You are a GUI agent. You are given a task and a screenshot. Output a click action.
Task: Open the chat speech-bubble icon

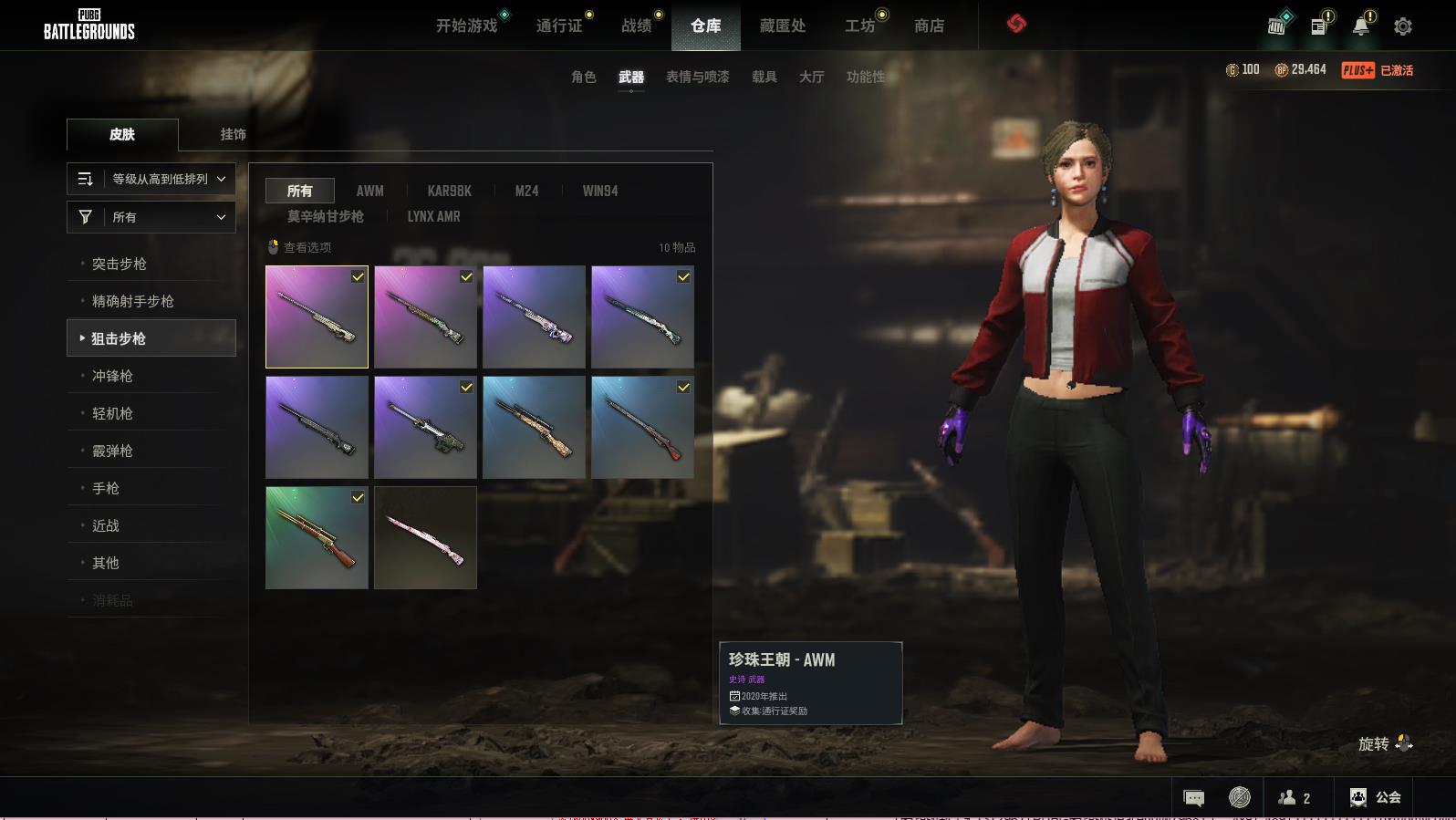tap(1193, 798)
